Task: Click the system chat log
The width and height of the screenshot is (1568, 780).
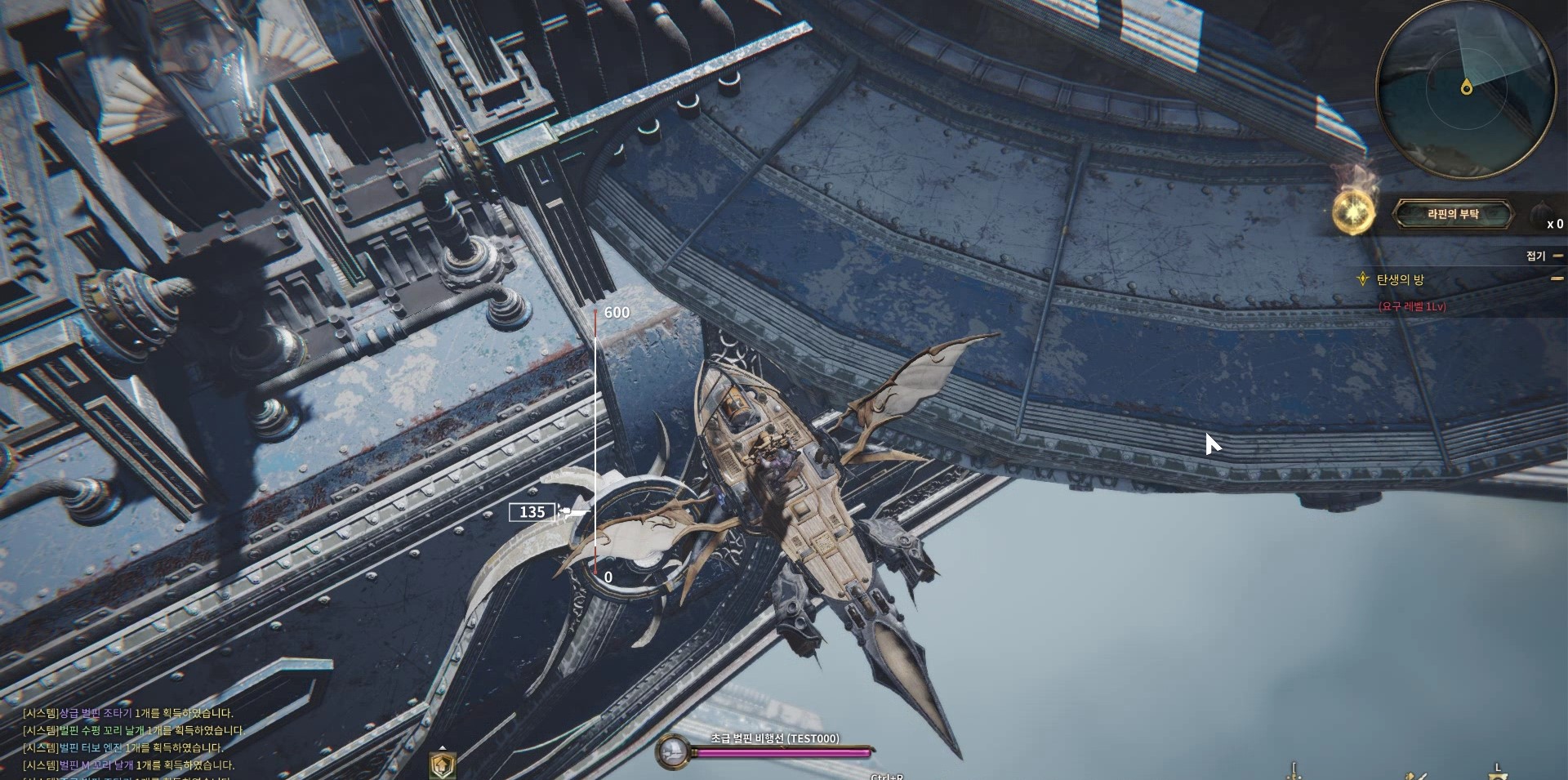Action: [x=131, y=739]
